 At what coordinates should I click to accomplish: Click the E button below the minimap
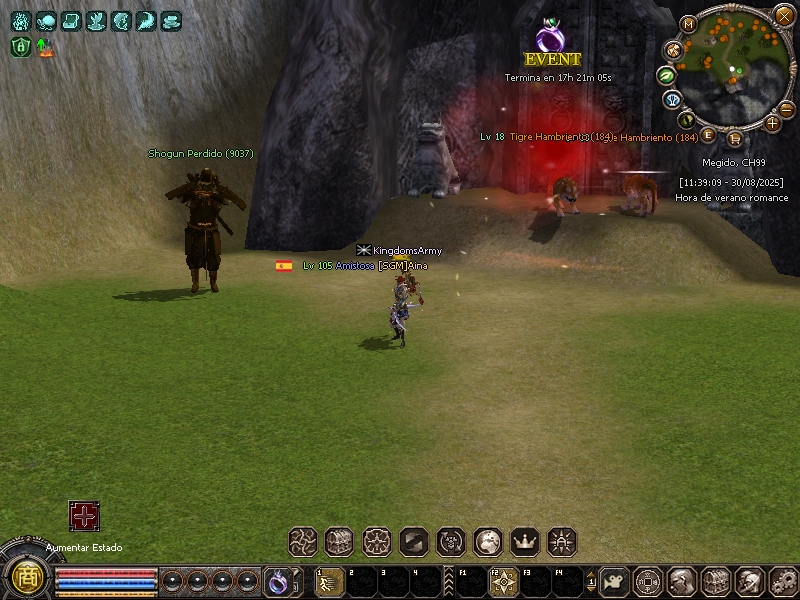point(708,134)
